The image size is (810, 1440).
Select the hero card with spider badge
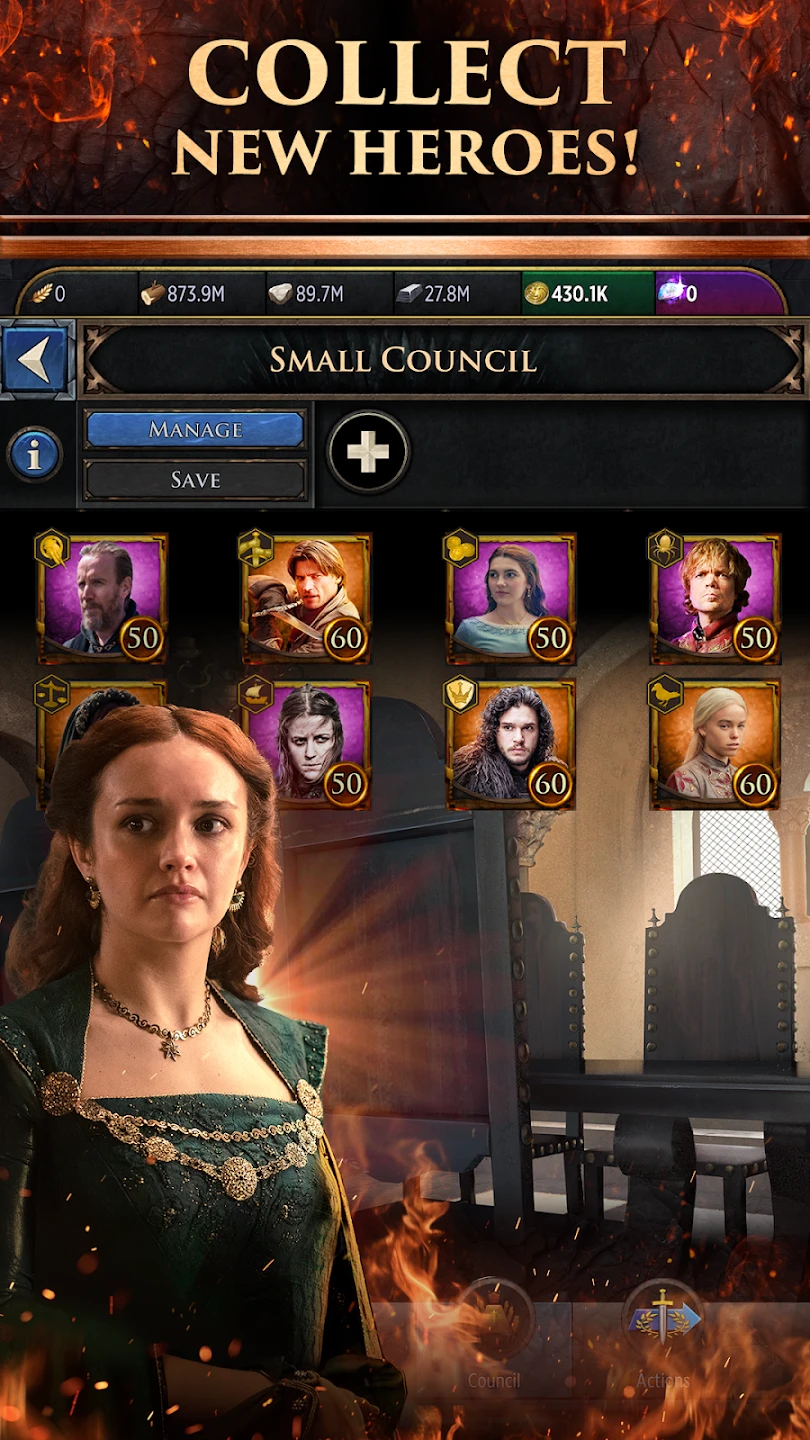pos(716,598)
